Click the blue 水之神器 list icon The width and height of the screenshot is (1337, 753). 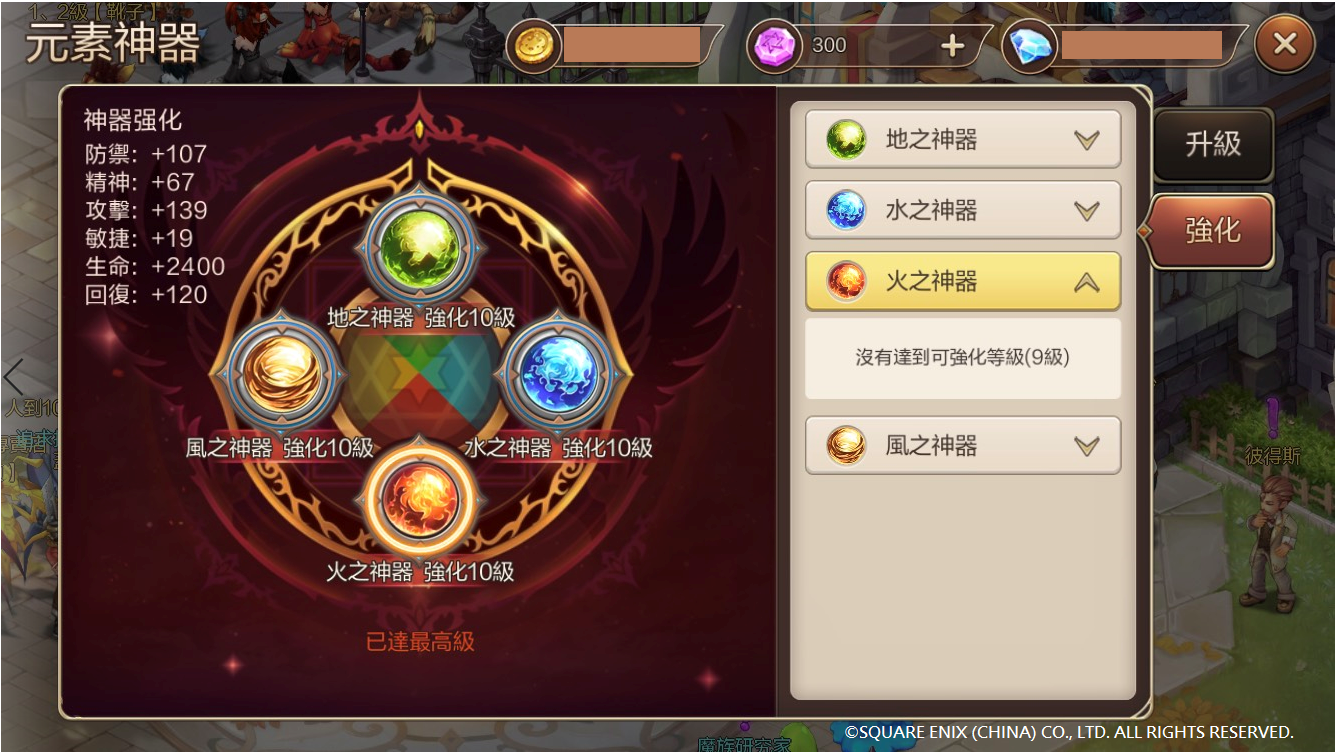click(848, 210)
